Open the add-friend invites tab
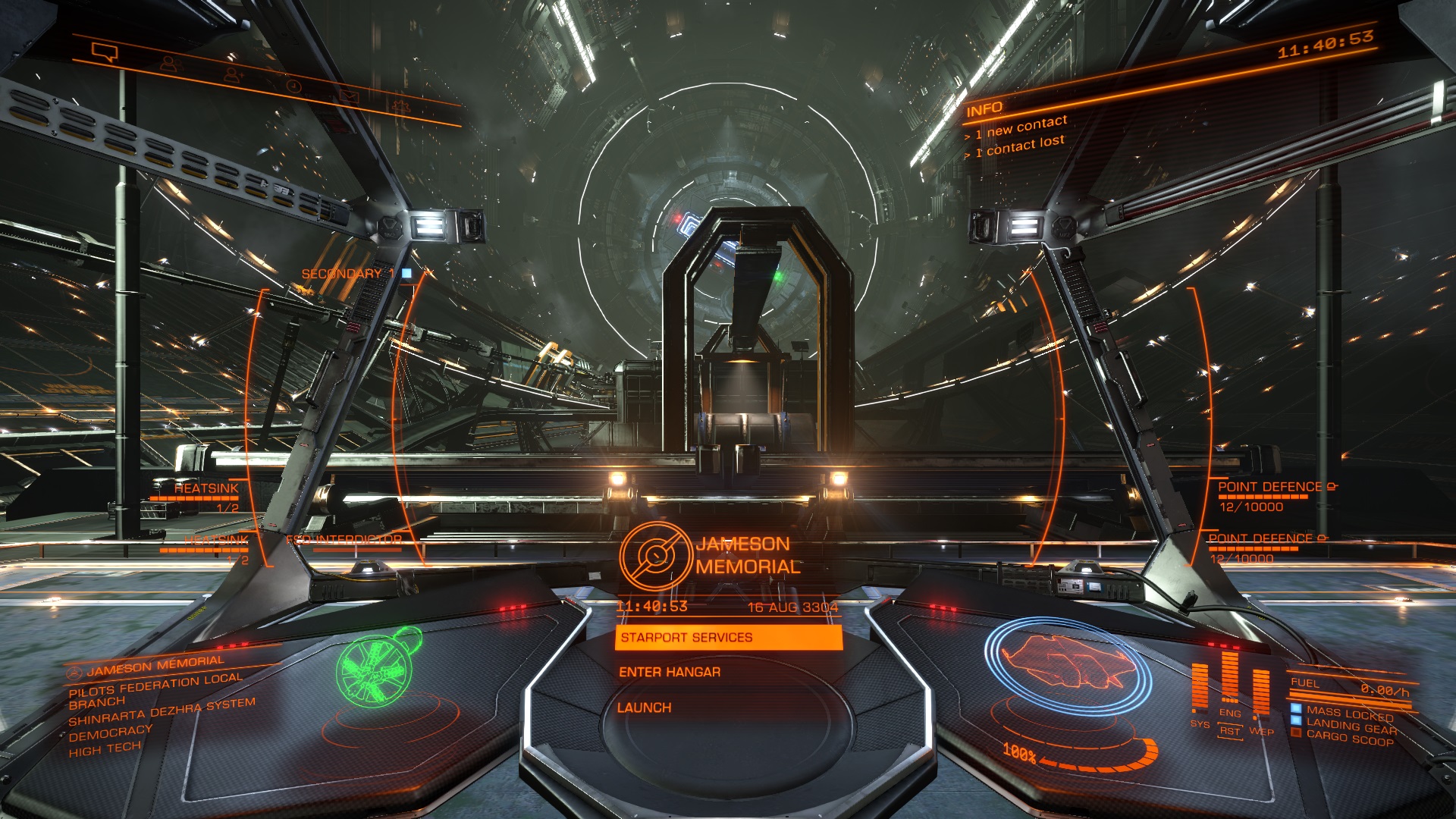This screenshot has width=1456, height=819. point(232,74)
